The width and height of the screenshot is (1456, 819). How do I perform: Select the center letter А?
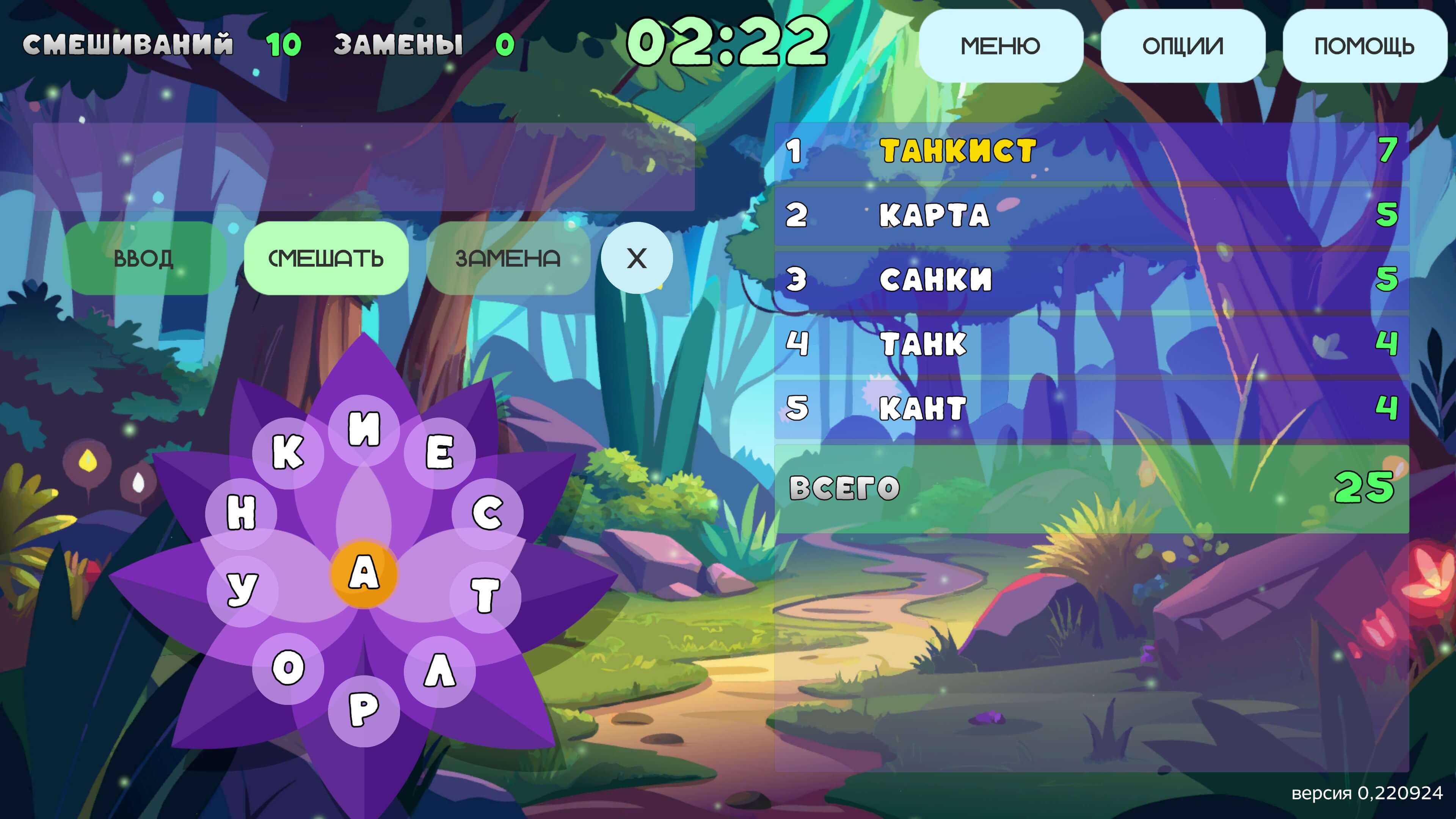(x=364, y=573)
